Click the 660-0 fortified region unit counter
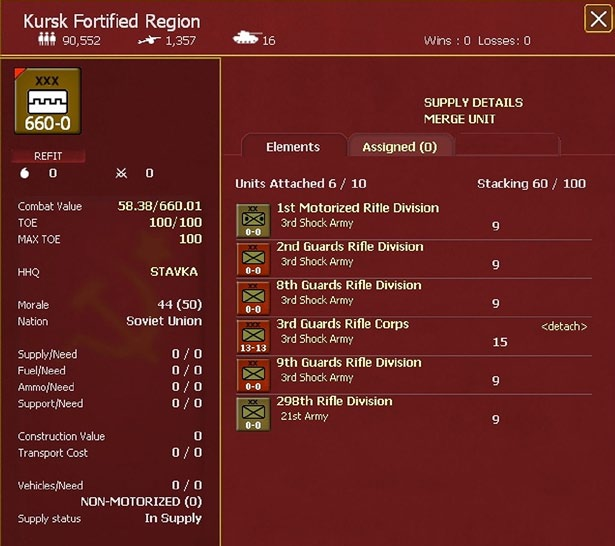 pyautogui.click(x=48, y=100)
